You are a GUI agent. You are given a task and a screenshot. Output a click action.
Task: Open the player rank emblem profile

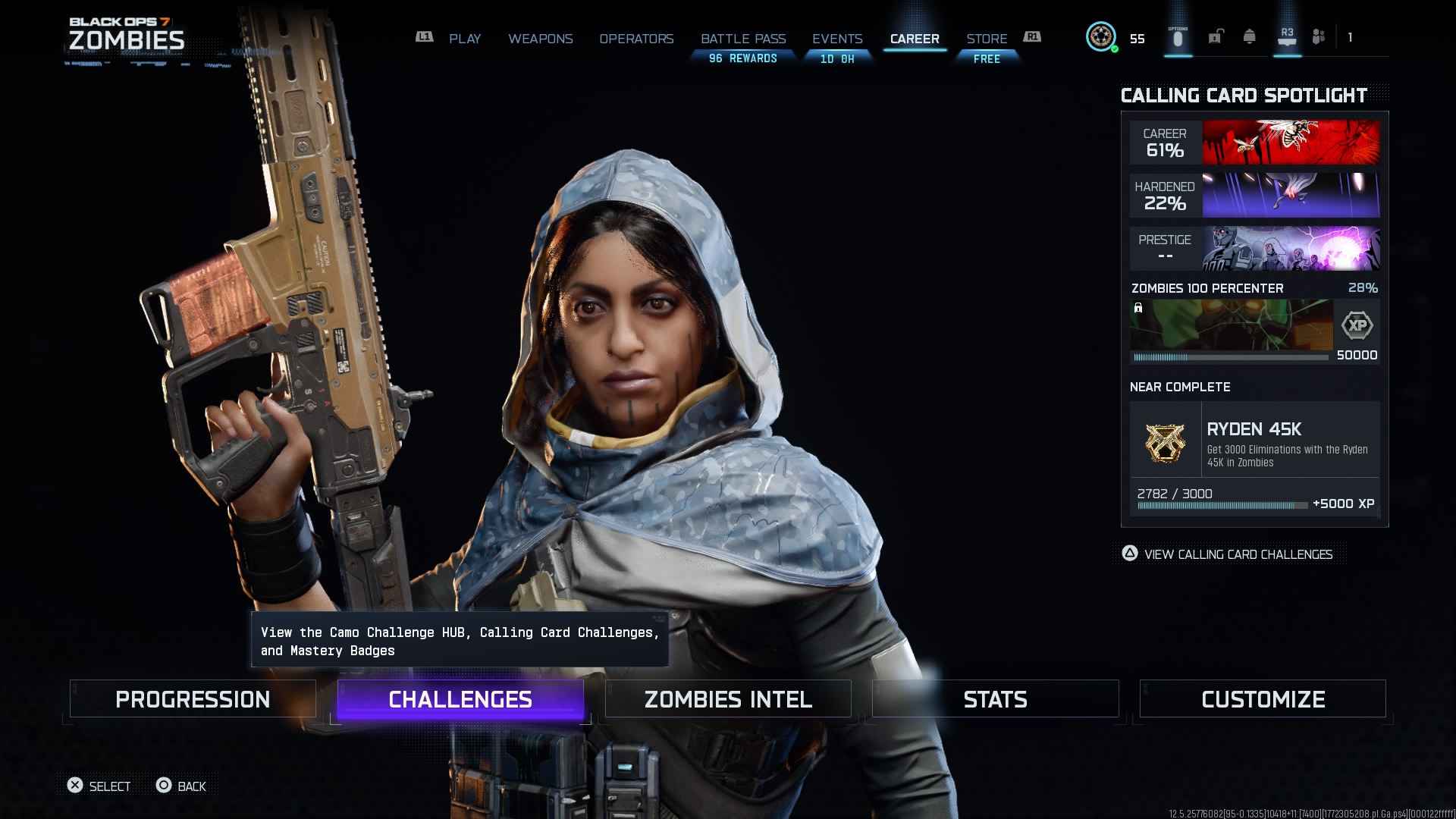(1100, 37)
